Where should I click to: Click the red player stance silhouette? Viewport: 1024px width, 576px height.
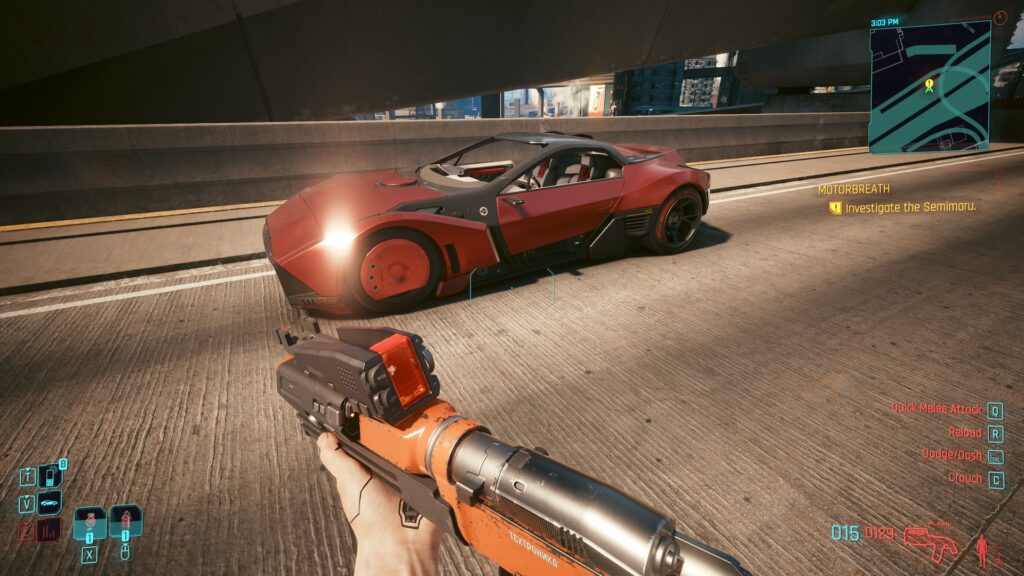click(983, 547)
